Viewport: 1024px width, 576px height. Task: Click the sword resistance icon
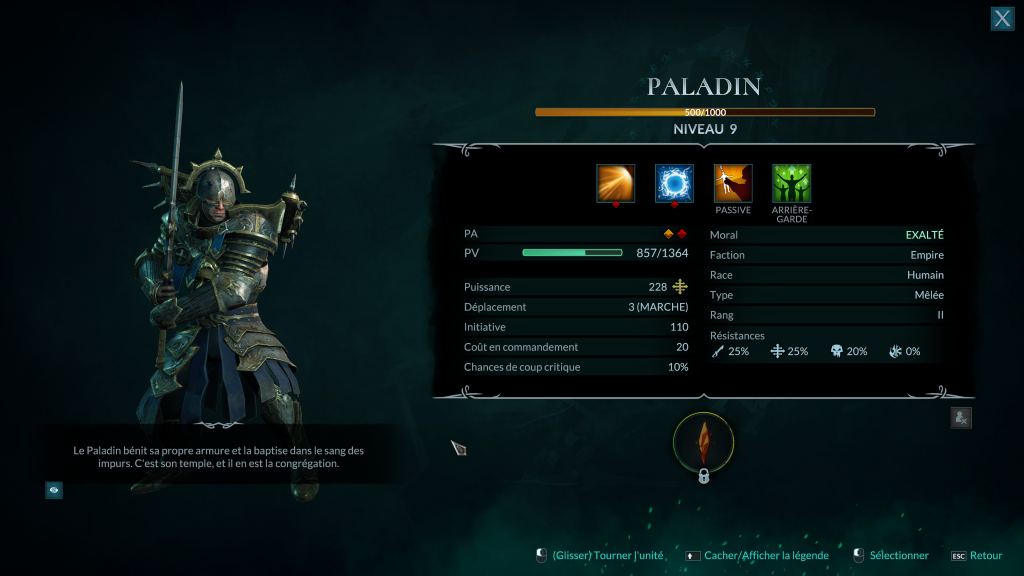pyautogui.click(x=718, y=351)
